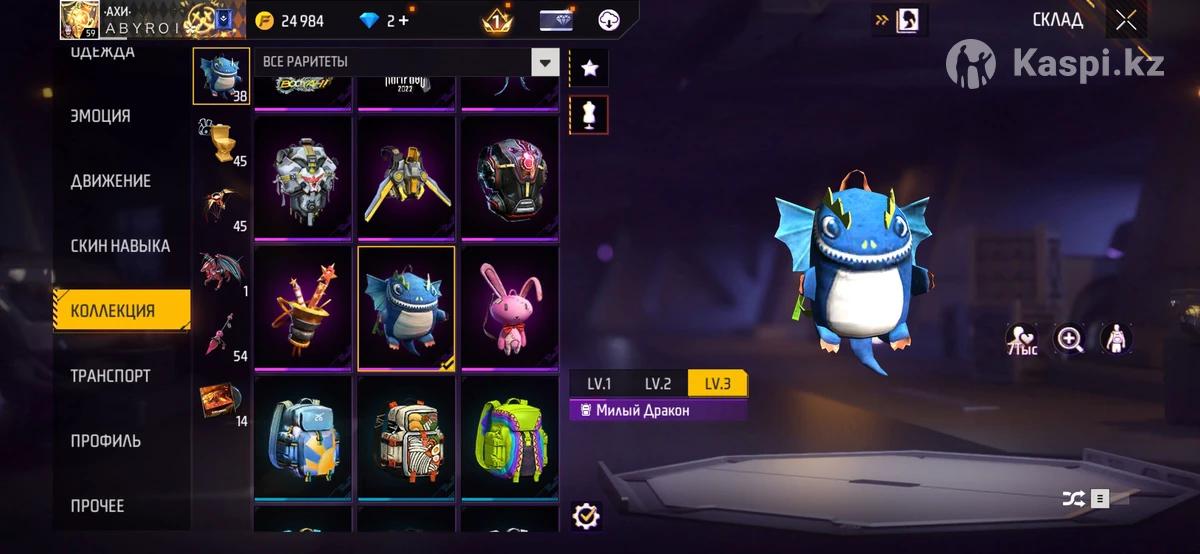1200x554 pixels.
Task: Select the pink bunny backpack
Action: coord(509,307)
